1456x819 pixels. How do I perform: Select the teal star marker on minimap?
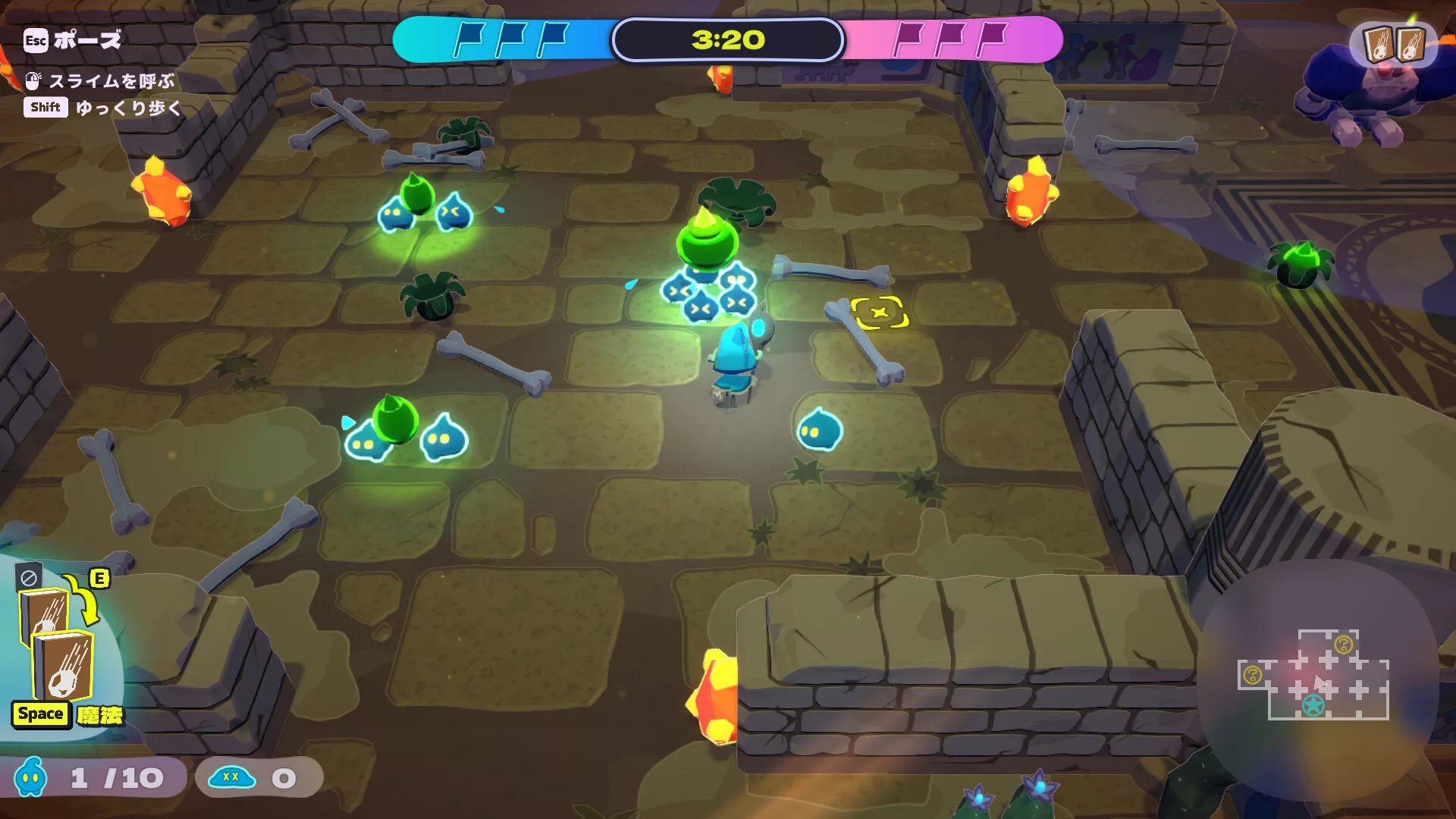(x=1313, y=706)
